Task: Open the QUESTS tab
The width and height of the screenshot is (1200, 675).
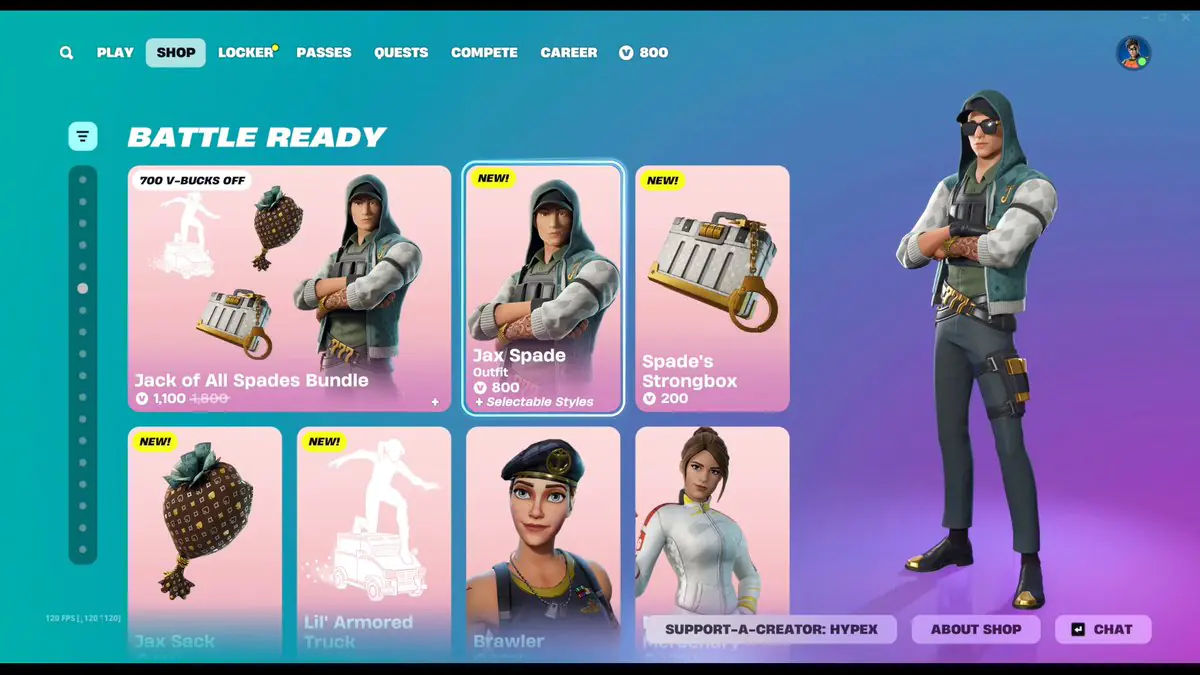Action: [401, 53]
